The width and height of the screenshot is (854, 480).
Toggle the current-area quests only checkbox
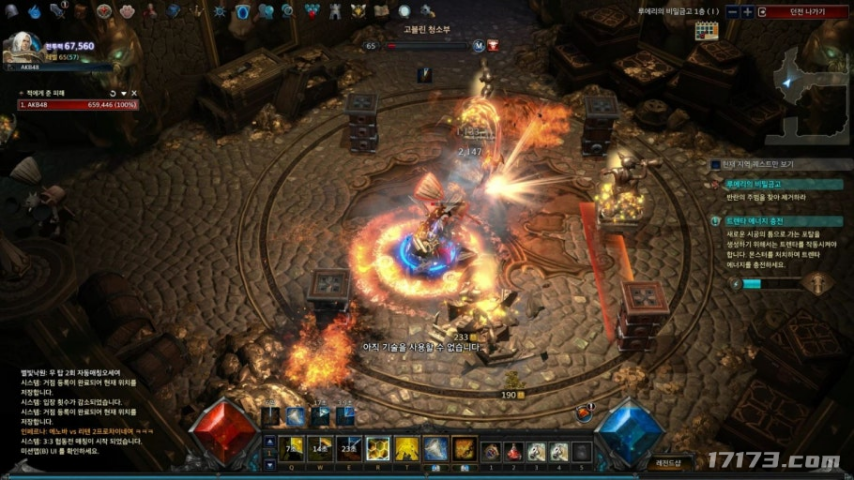pos(715,164)
